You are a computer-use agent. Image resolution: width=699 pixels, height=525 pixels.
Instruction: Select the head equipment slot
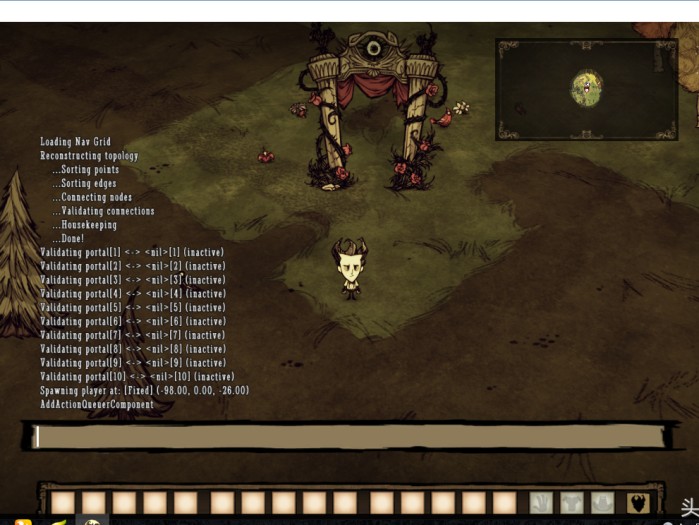[602, 503]
